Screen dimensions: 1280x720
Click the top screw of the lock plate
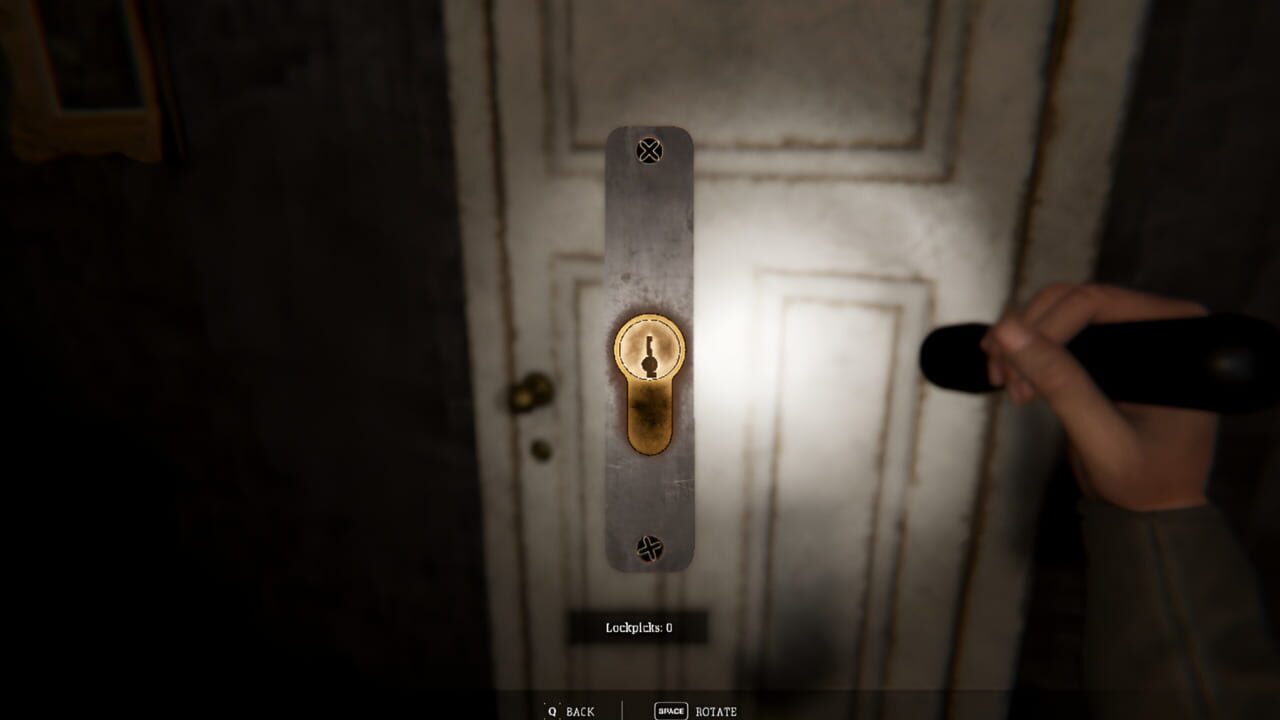pos(650,150)
